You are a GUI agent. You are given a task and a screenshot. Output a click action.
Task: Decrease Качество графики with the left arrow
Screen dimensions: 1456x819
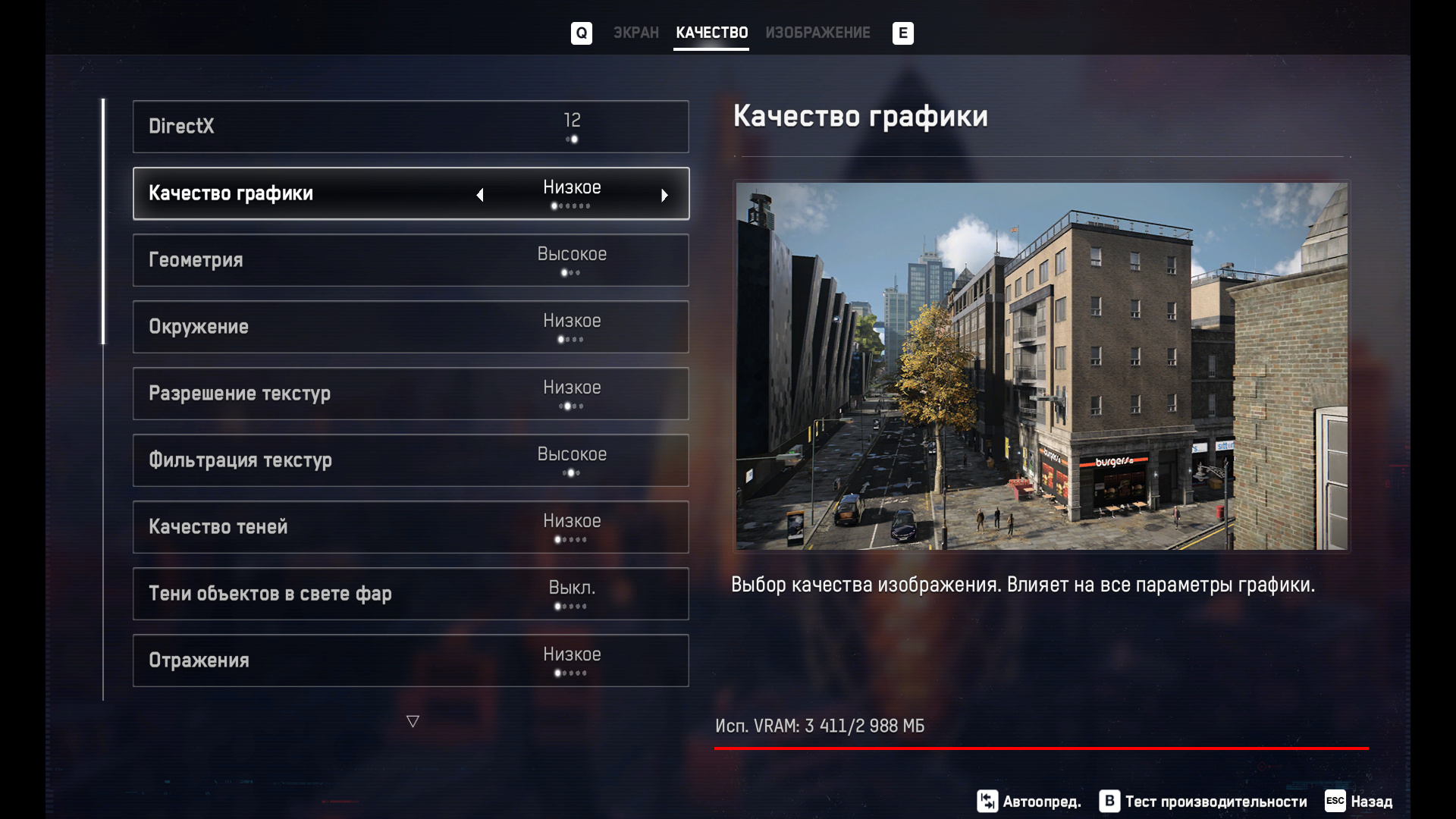tap(480, 195)
